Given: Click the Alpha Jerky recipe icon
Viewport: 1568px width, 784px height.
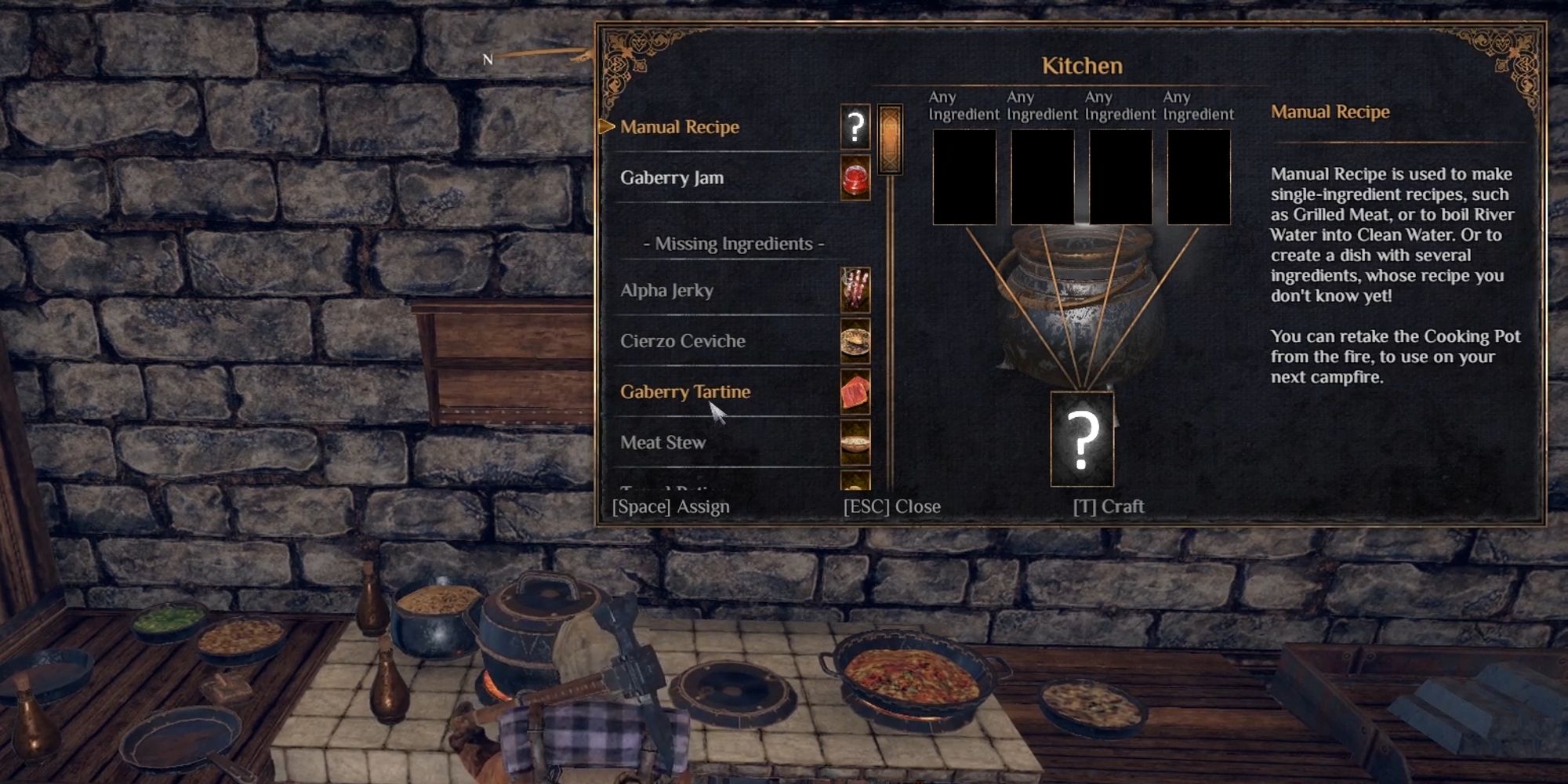Looking at the screenshot, I should pyautogui.click(x=856, y=291).
